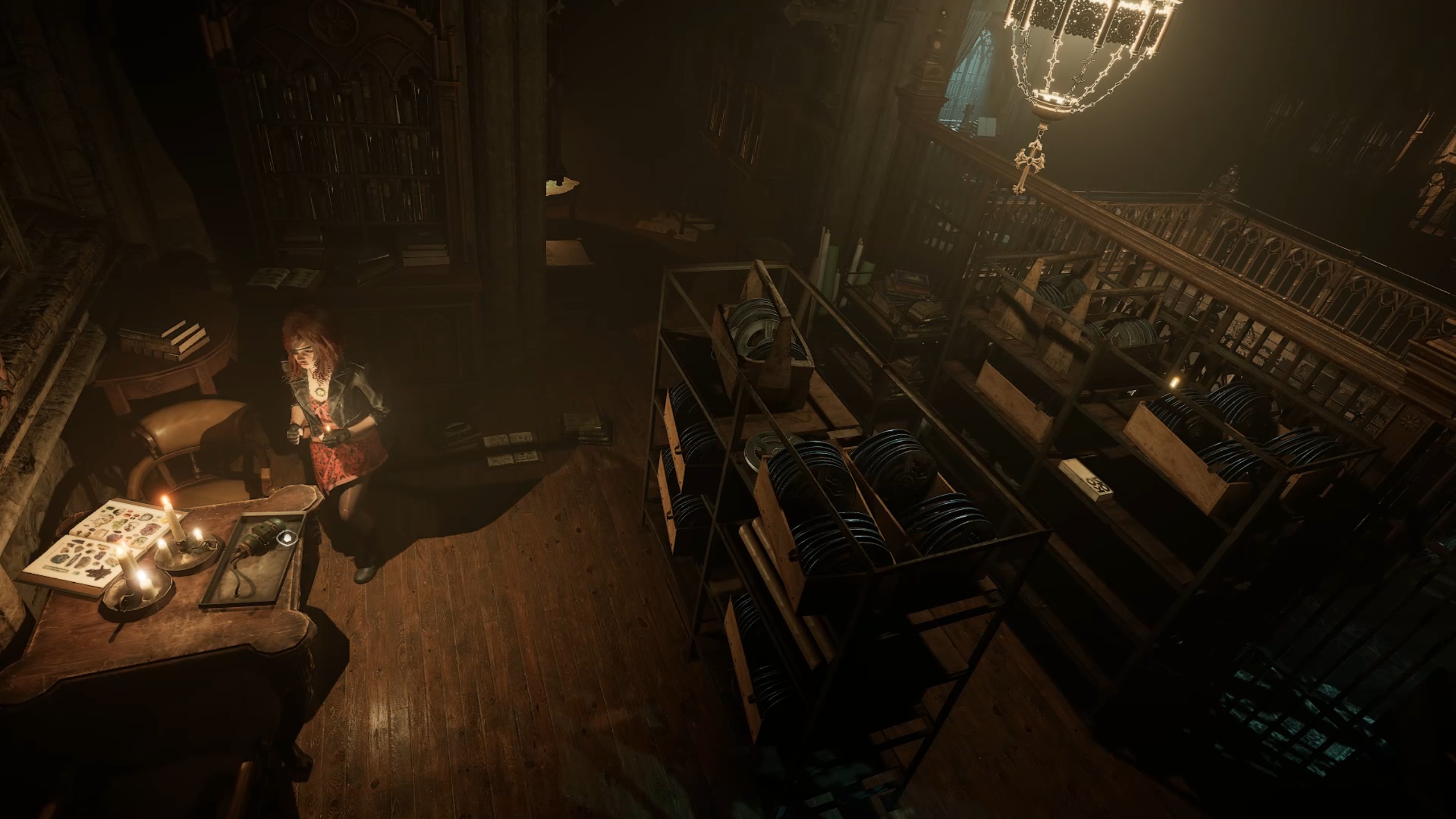Screen dimensions: 1456x819
Task: Click the white interaction marker on the desk tray
Action: (x=285, y=536)
